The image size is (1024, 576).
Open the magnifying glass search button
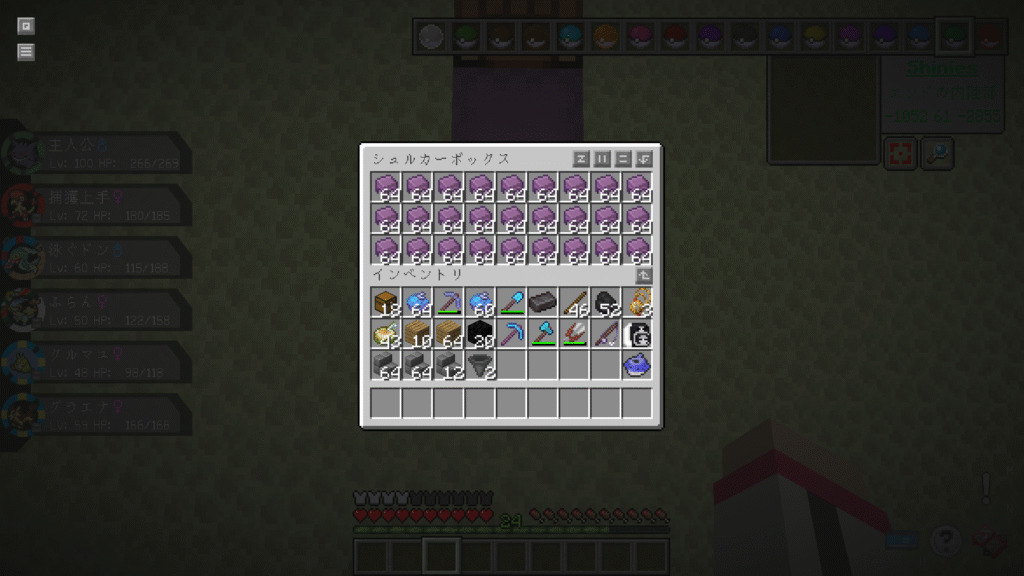tap(937, 154)
